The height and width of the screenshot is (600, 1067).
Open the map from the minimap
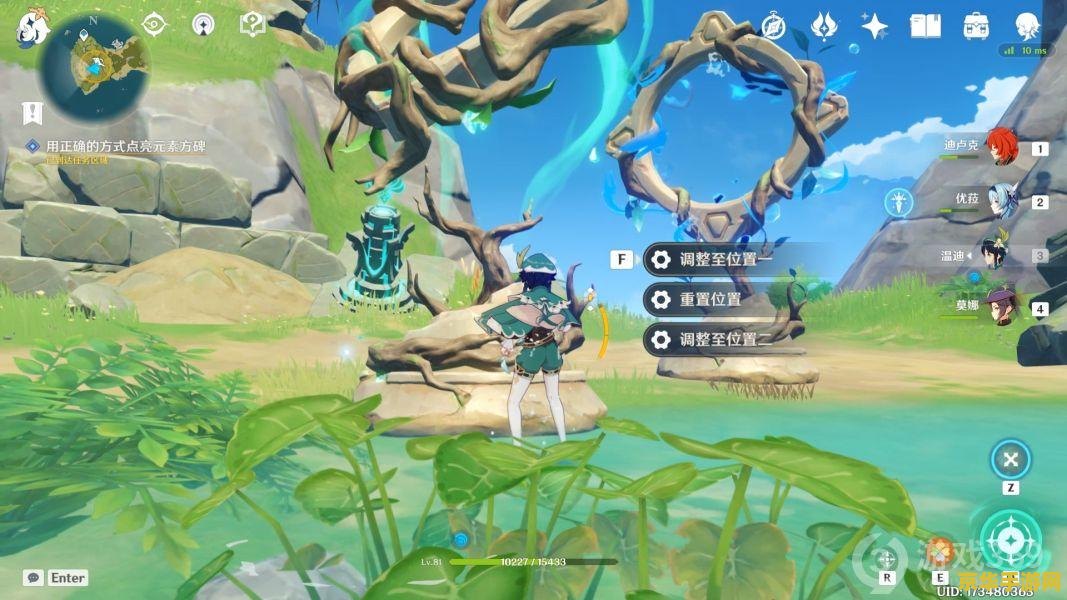[x=94, y=66]
